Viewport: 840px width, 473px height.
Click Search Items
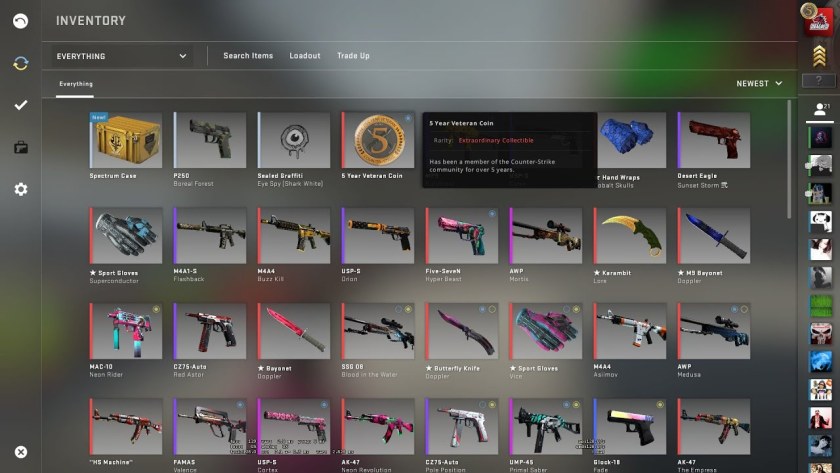(248, 56)
